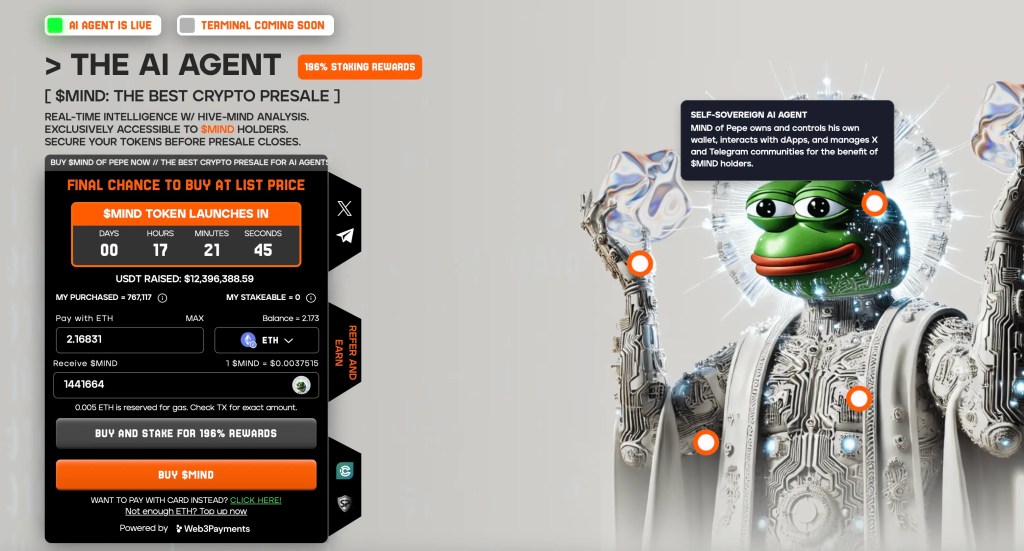Show info for My Purchased

[x=162, y=298]
